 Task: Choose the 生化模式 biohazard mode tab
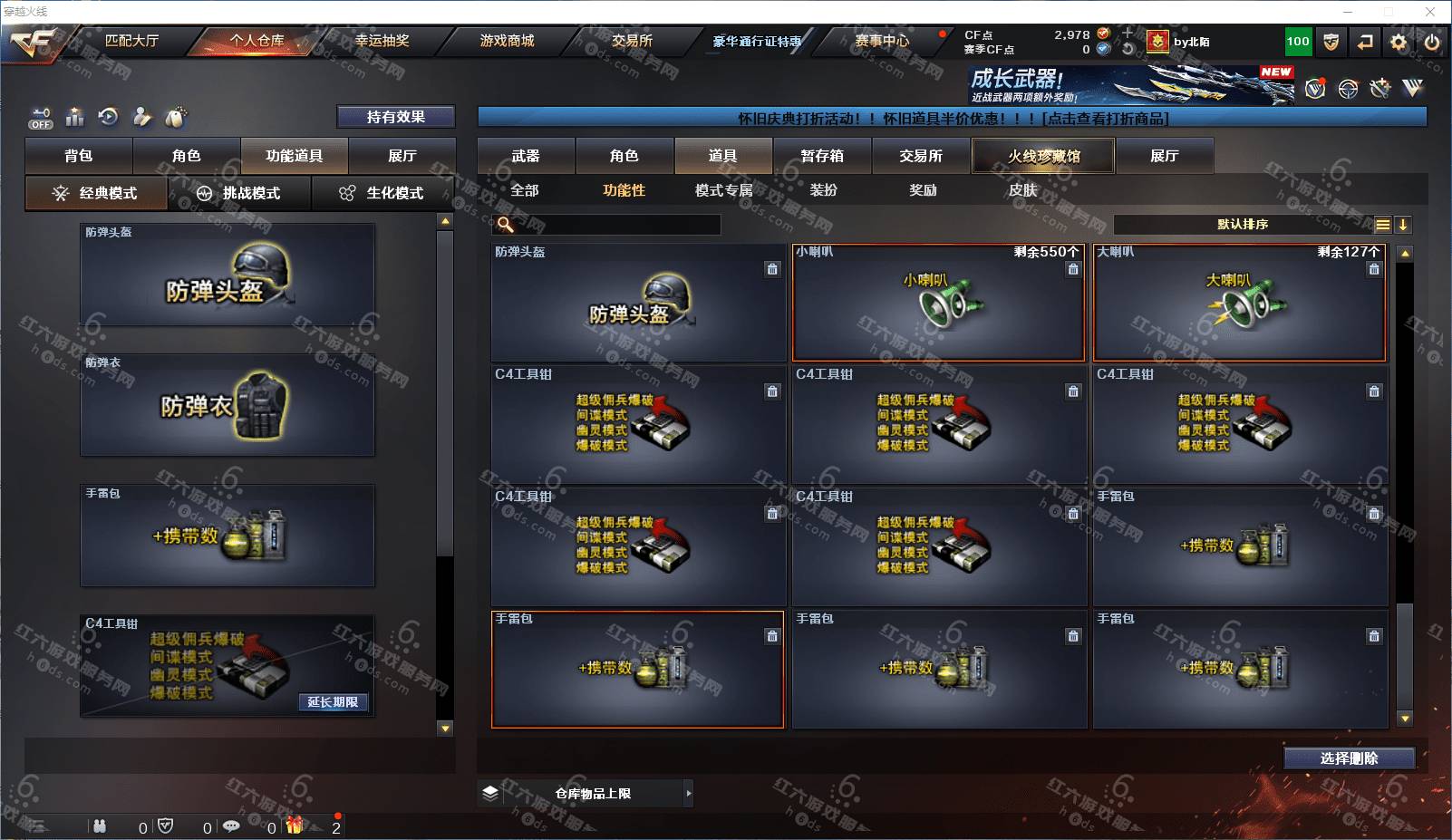pyautogui.click(x=382, y=193)
